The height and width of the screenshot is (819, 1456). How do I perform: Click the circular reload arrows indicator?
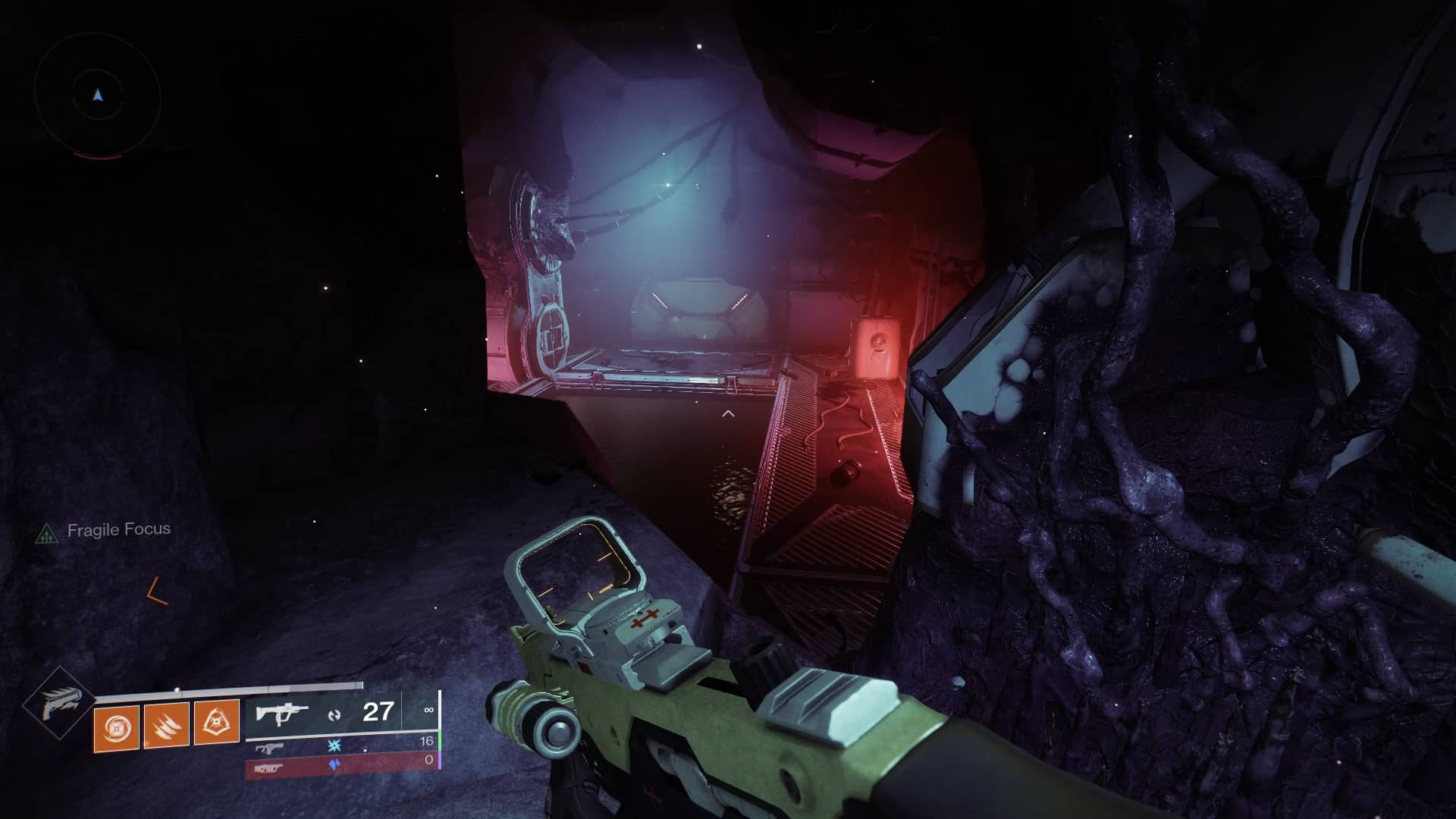pyautogui.click(x=336, y=714)
